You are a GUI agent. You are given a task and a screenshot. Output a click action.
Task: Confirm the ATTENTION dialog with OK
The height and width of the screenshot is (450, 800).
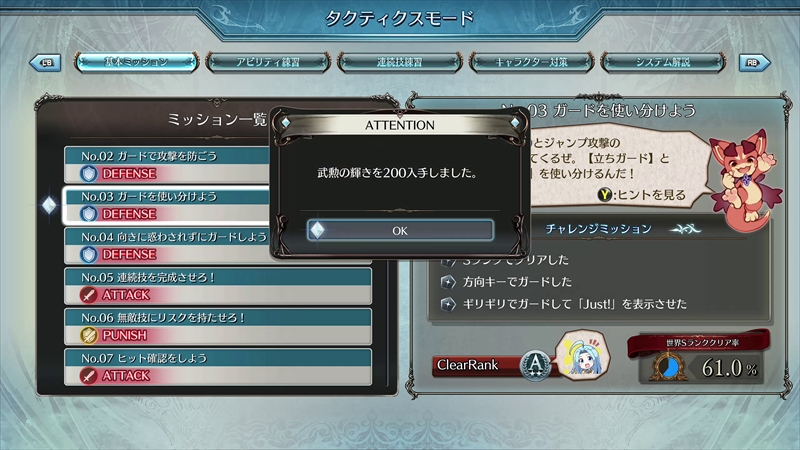click(400, 230)
